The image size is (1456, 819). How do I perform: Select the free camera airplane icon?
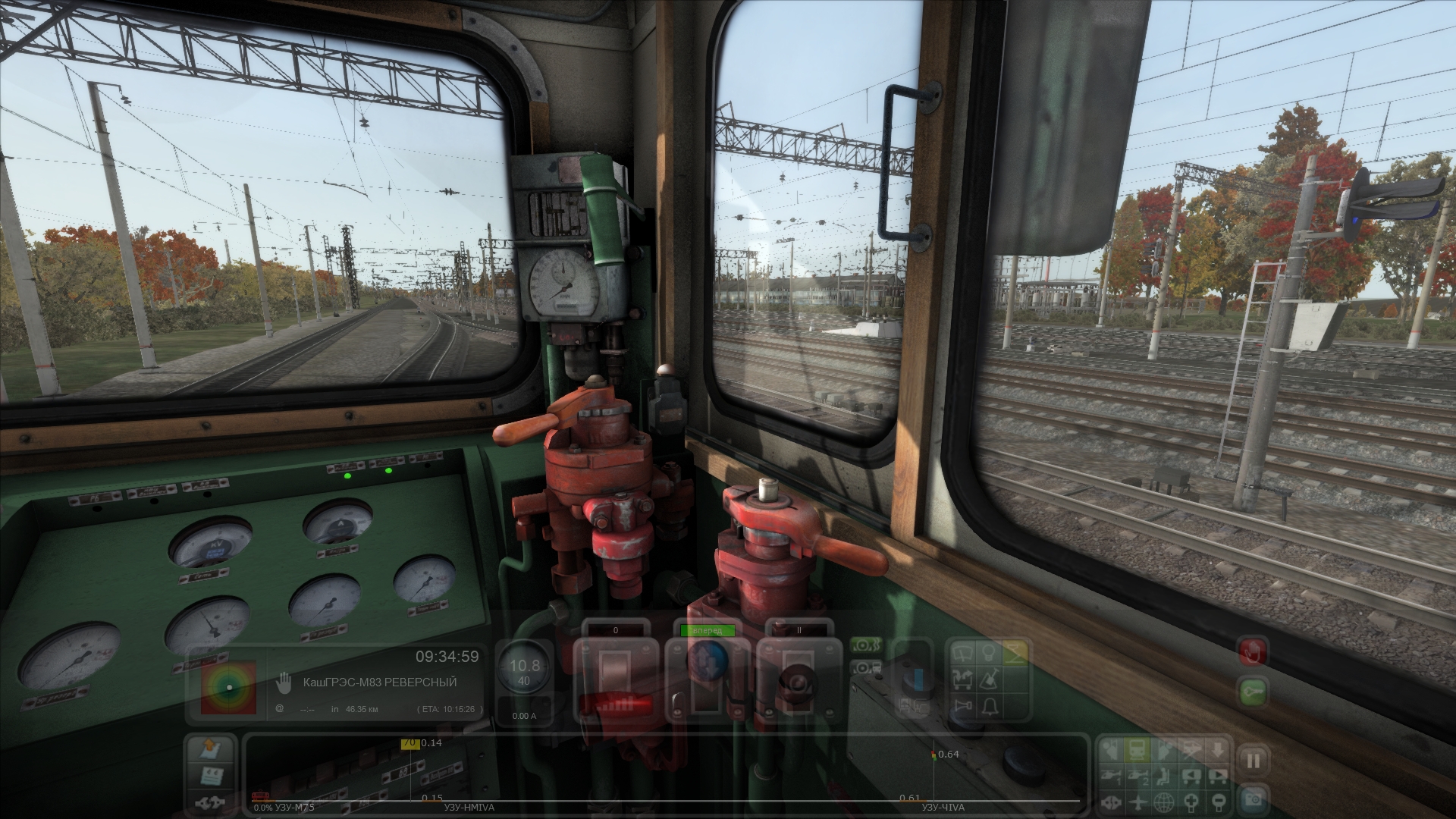pos(1137,802)
